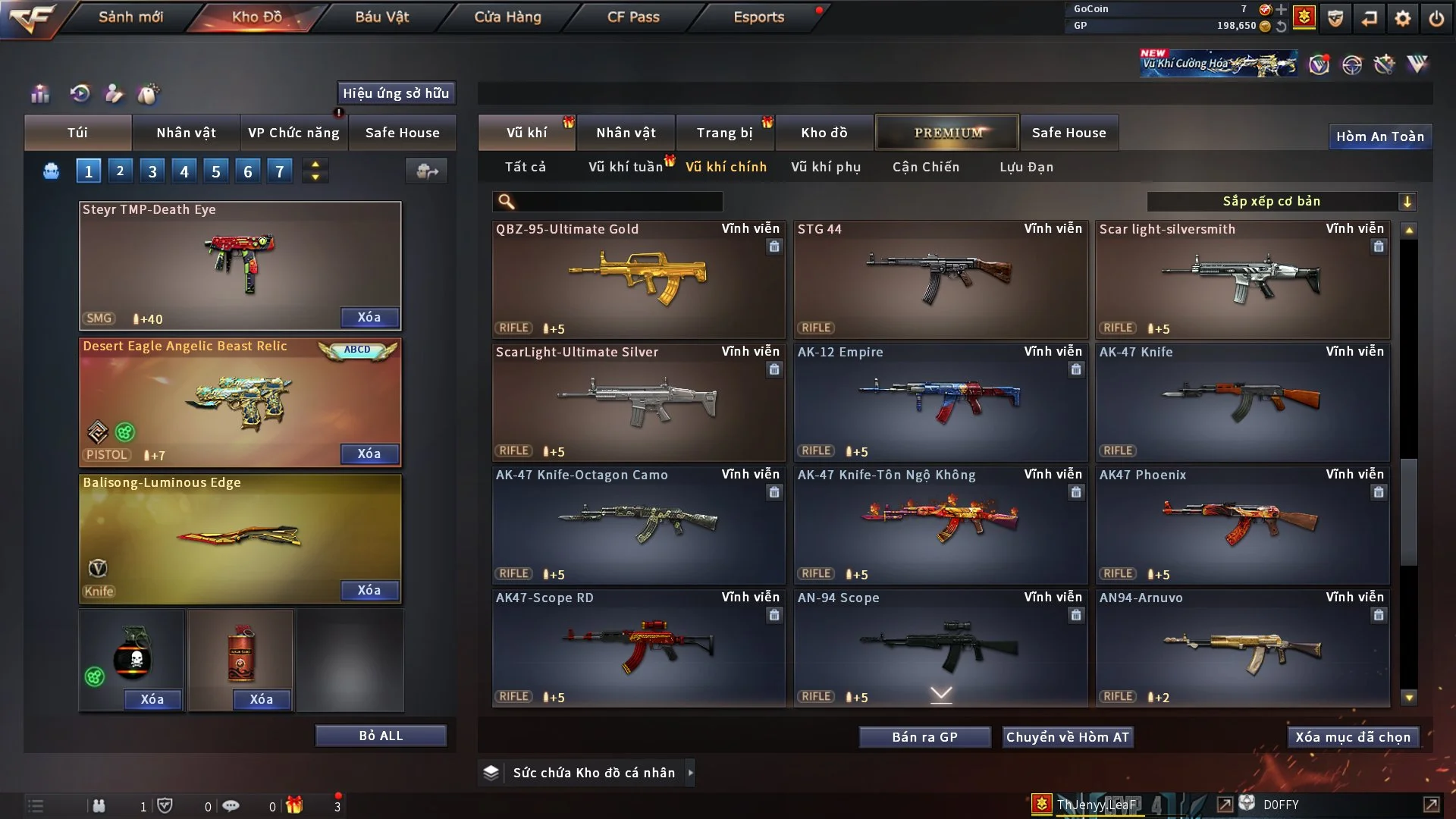Select bag number 3
Viewport: 1456px width, 819px height.
coord(152,171)
